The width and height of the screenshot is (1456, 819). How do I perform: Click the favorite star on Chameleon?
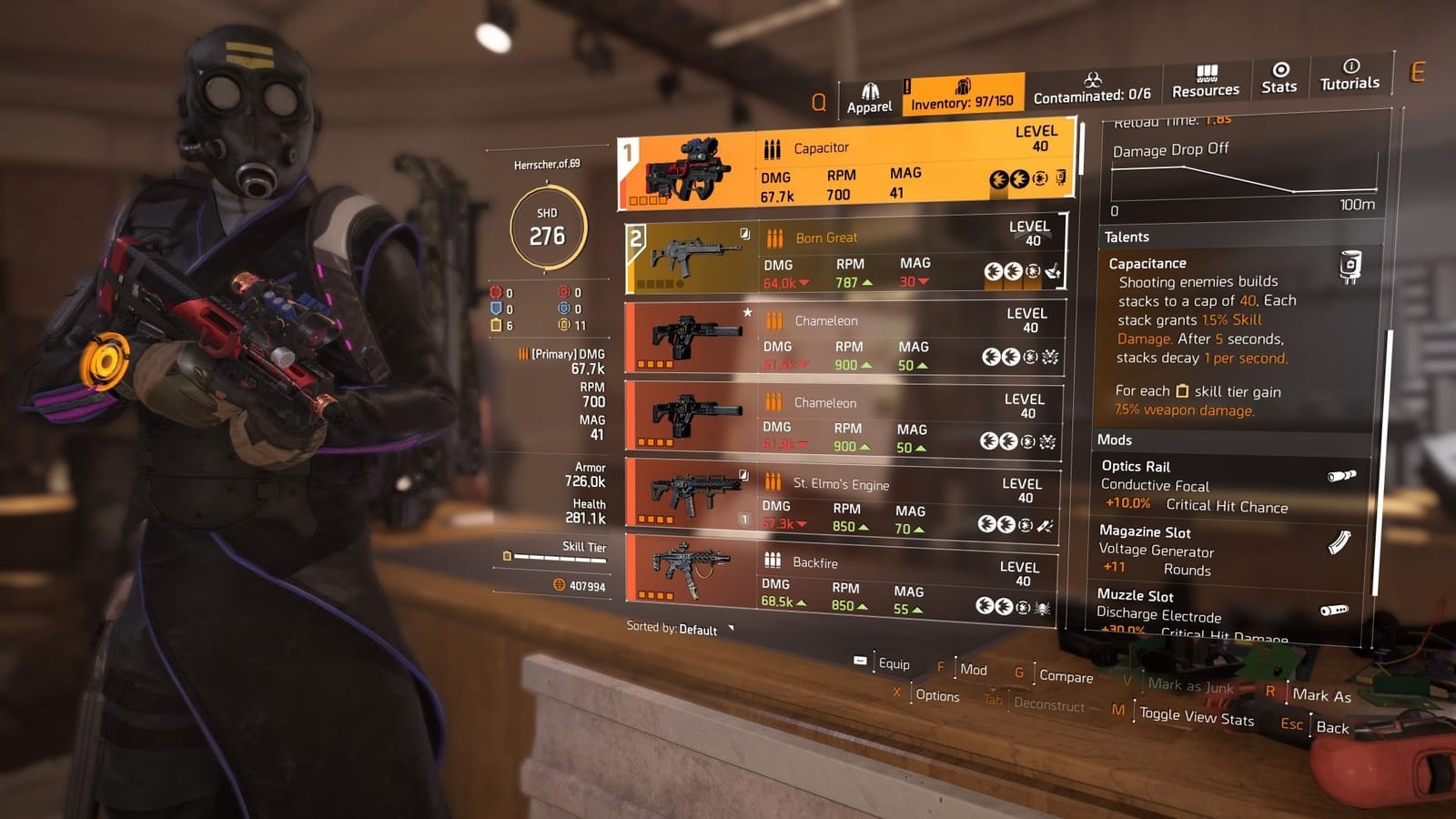click(x=747, y=310)
